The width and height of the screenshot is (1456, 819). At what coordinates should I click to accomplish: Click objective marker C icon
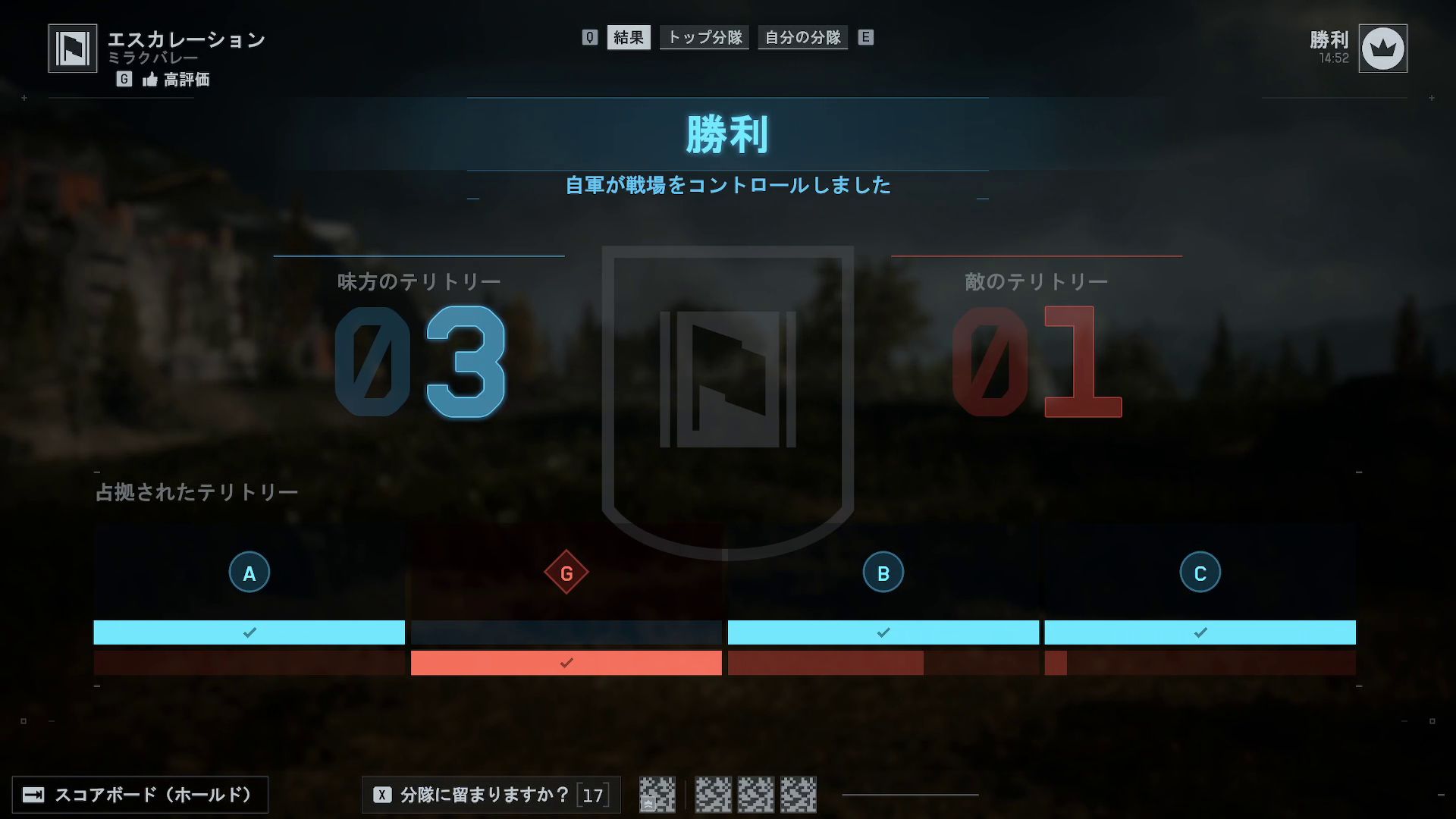pos(1199,573)
